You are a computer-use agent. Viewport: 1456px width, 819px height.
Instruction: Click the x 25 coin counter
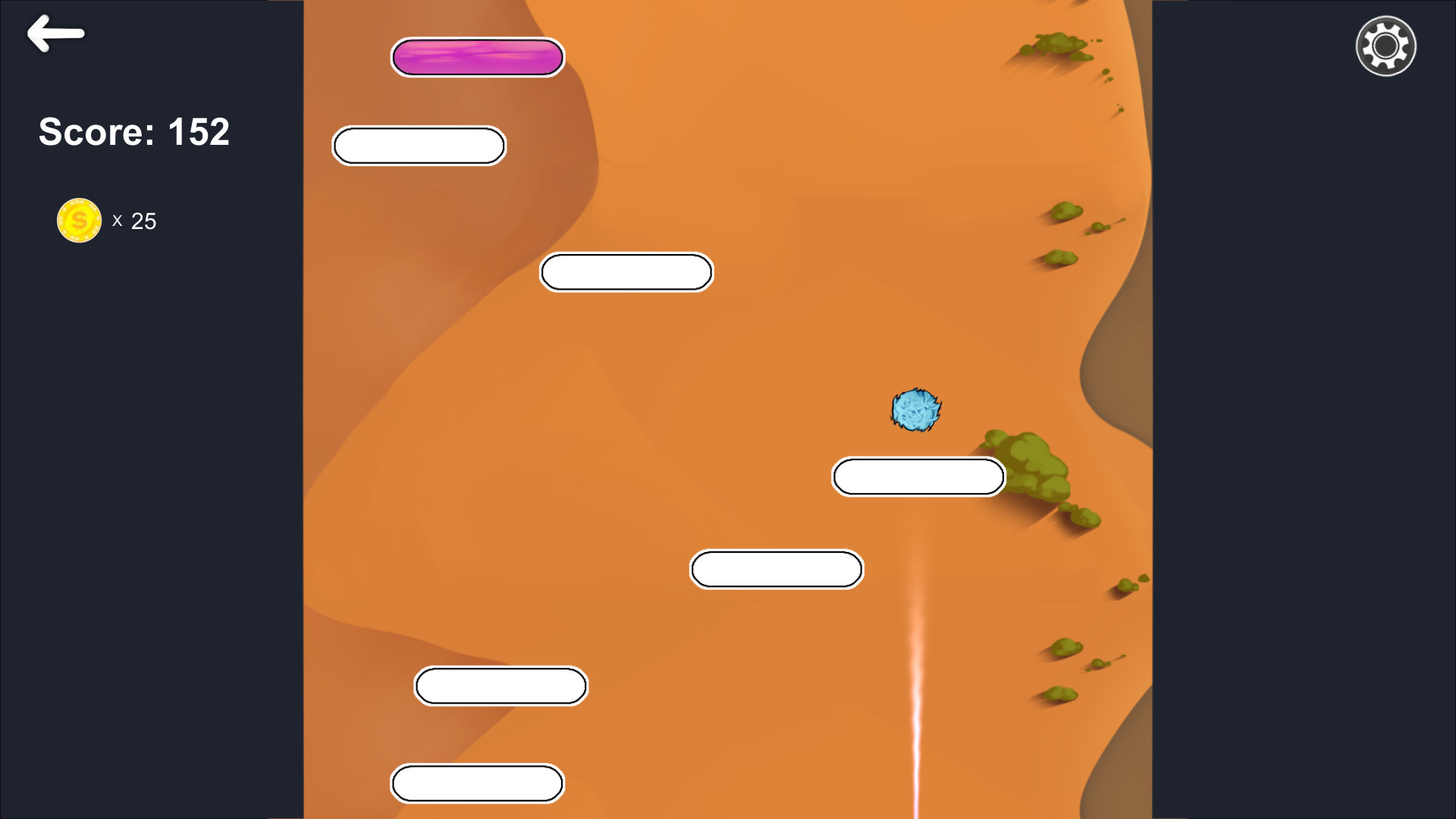pyautogui.click(x=135, y=221)
